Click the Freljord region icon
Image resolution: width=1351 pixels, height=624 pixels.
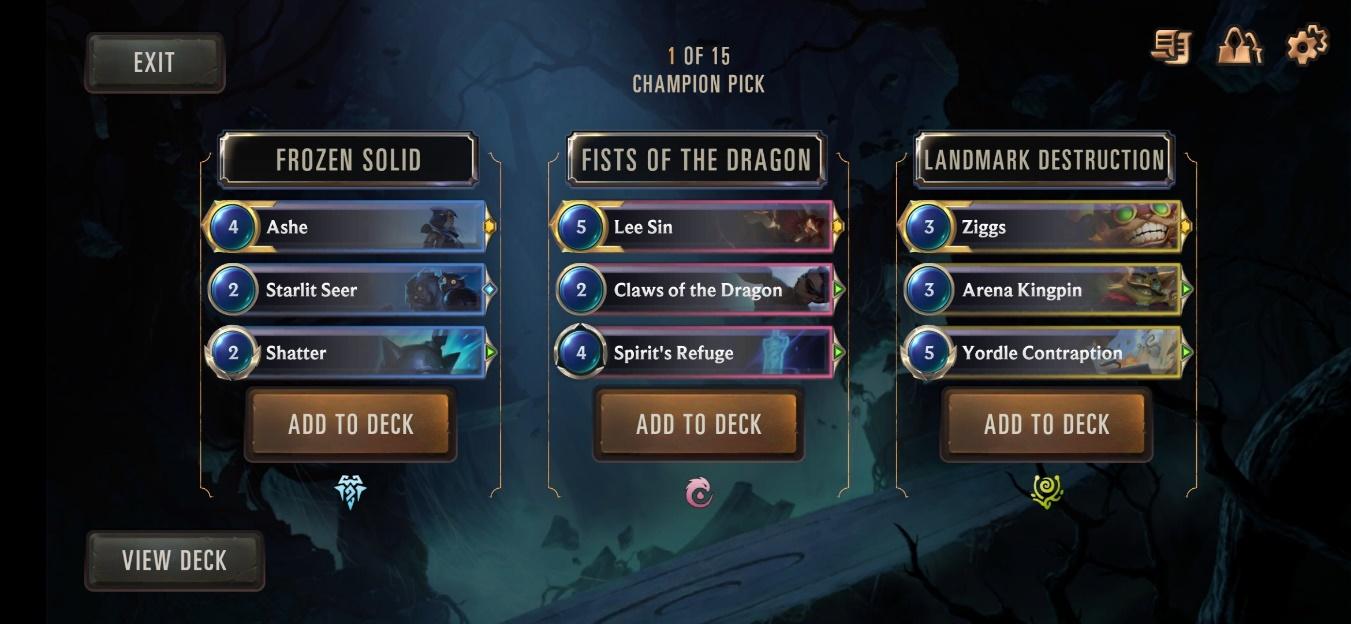(350, 492)
